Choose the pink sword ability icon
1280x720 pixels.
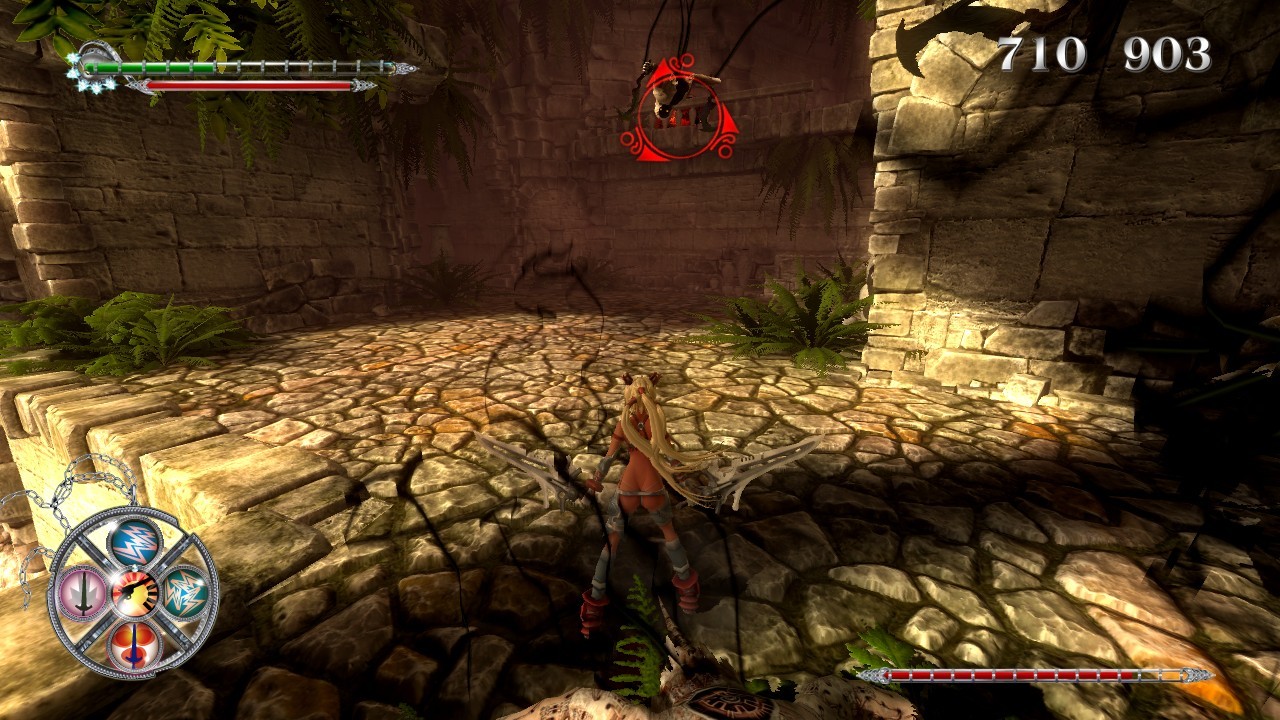pos(81,592)
